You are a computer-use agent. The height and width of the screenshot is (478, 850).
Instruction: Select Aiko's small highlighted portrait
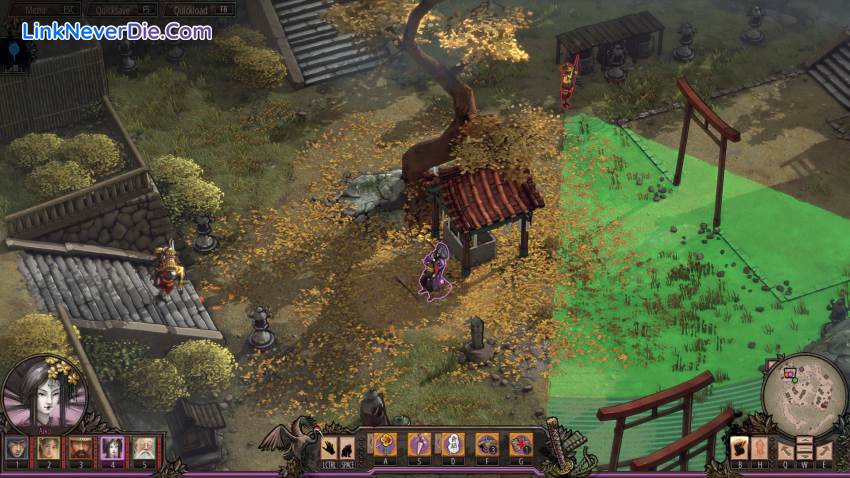click(x=113, y=448)
